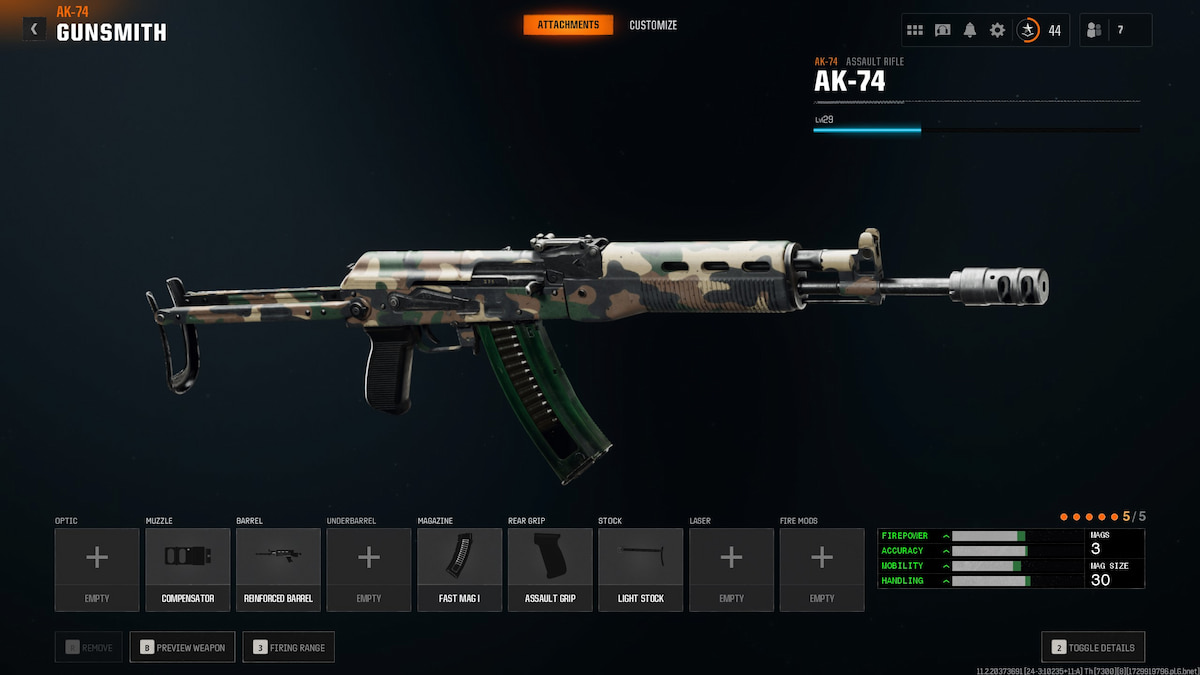
Task: Select the empty Fire Mods slot
Action: click(822, 569)
